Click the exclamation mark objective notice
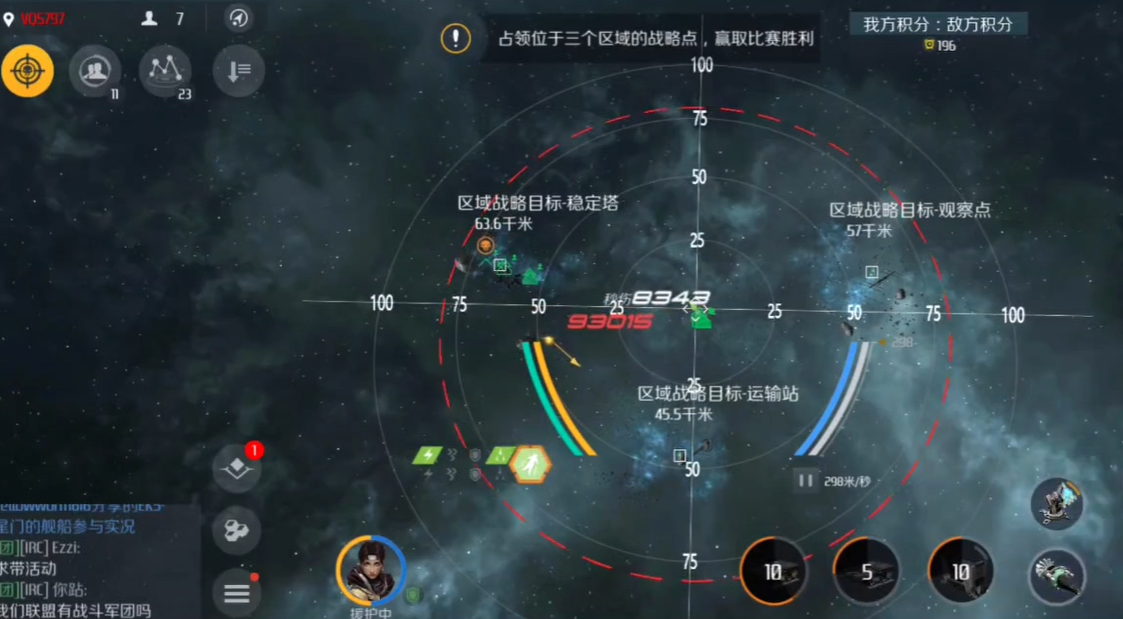Viewport: 1123px width, 619px height. click(x=456, y=39)
